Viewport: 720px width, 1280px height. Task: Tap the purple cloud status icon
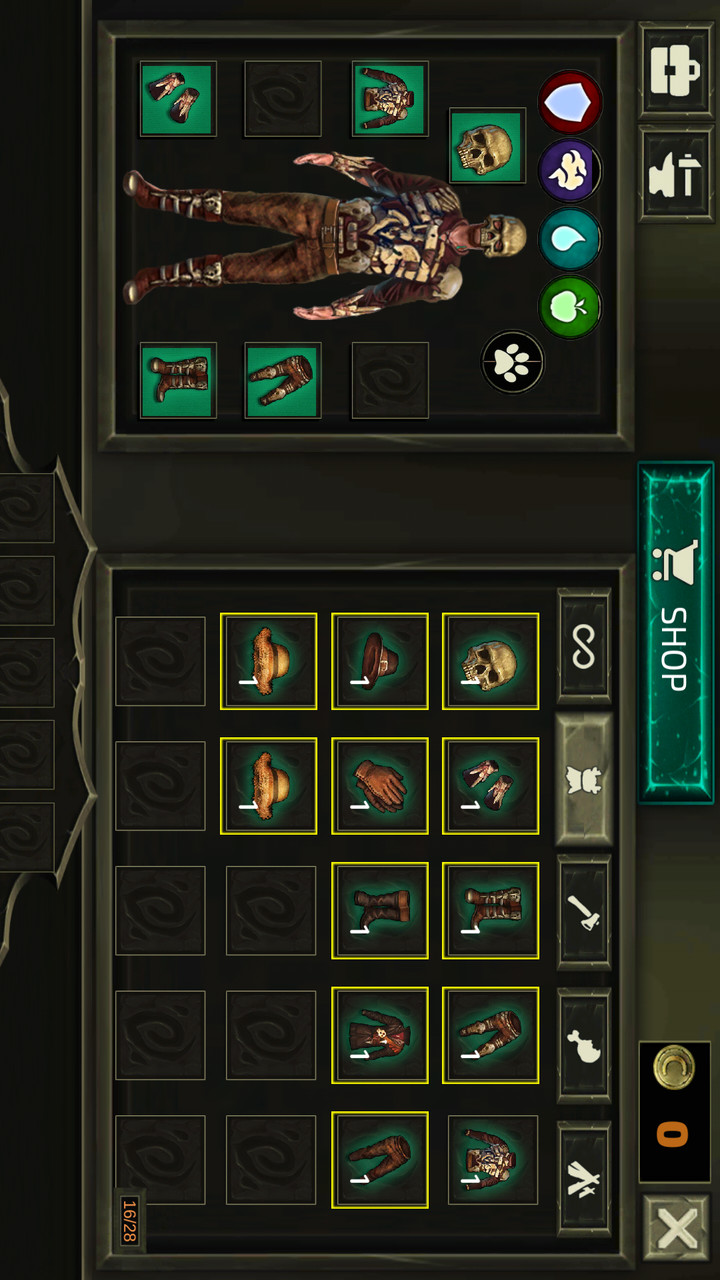[x=570, y=171]
